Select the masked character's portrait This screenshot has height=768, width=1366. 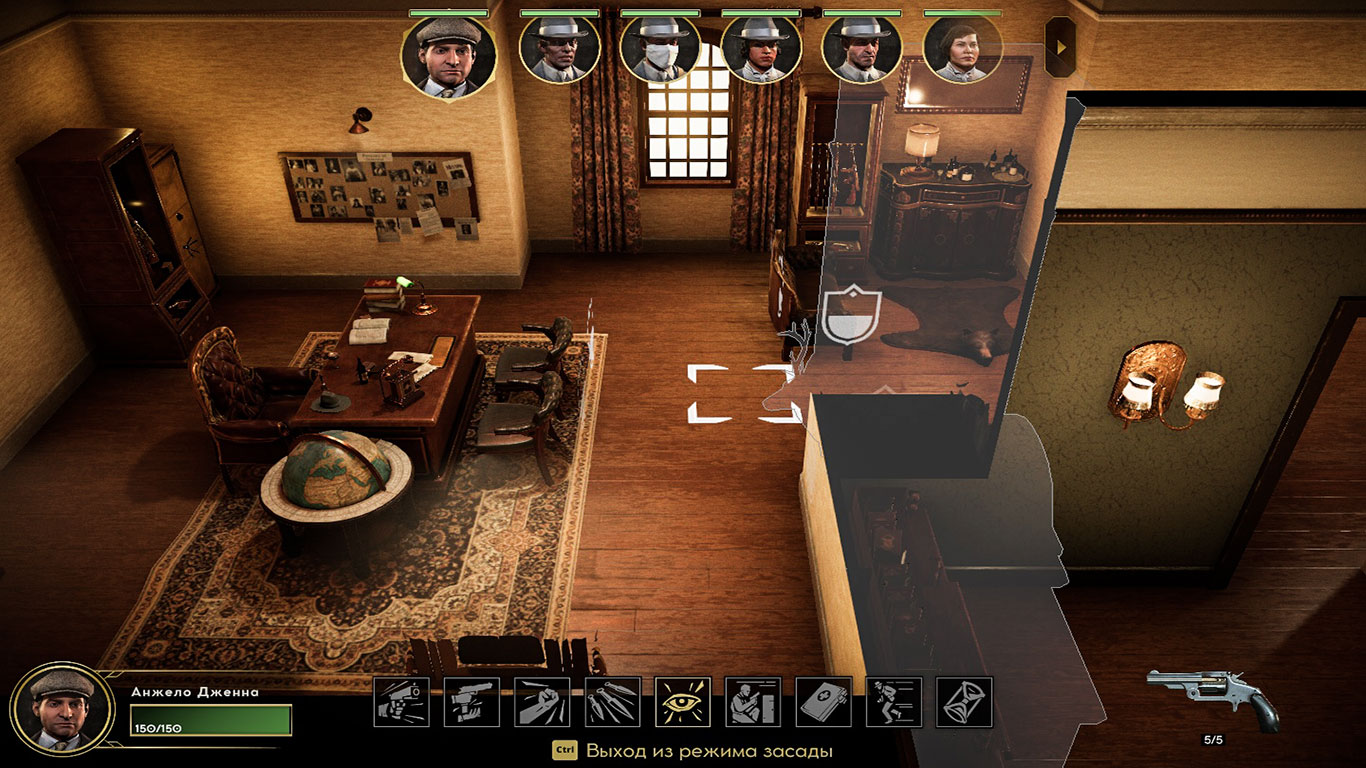tap(660, 48)
